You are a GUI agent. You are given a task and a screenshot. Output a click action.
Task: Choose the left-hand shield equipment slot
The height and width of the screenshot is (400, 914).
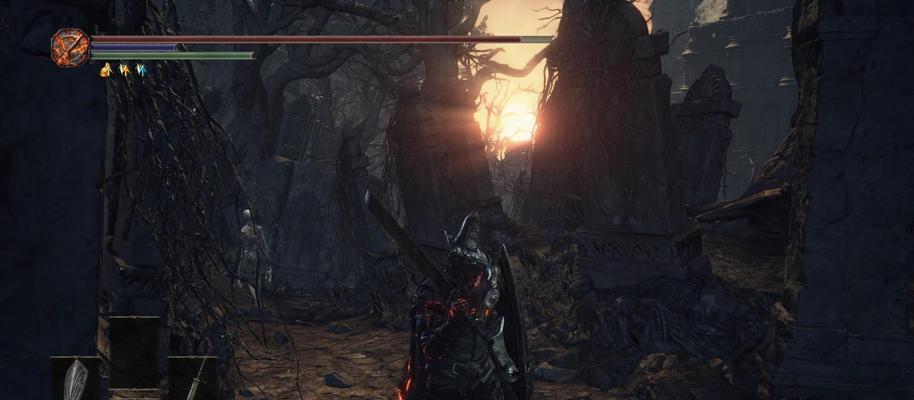tap(76, 380)
